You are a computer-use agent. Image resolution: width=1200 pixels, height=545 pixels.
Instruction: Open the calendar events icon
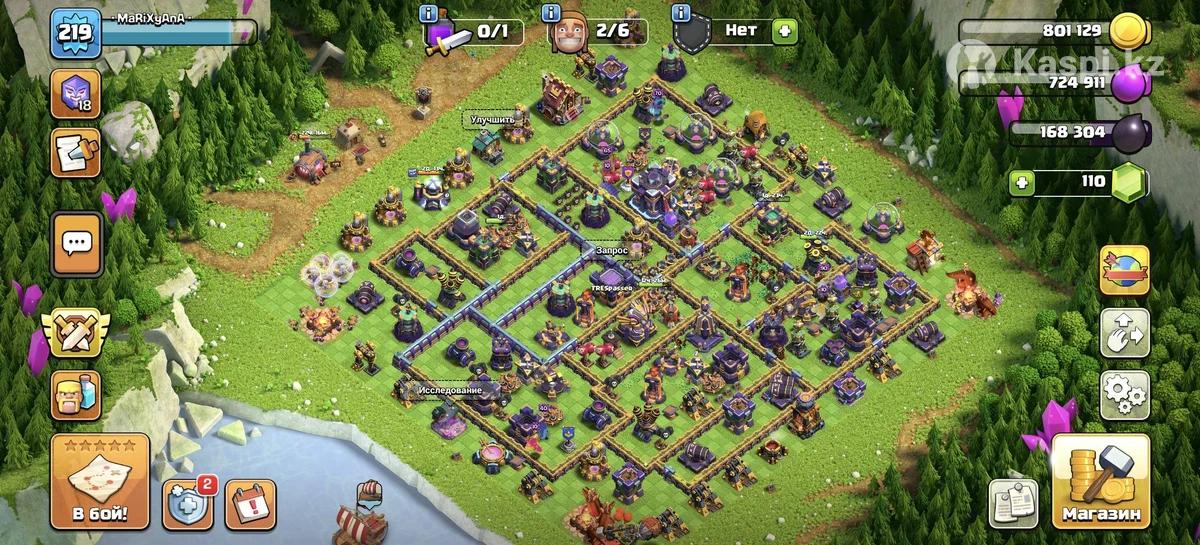[x=250, y=504]
